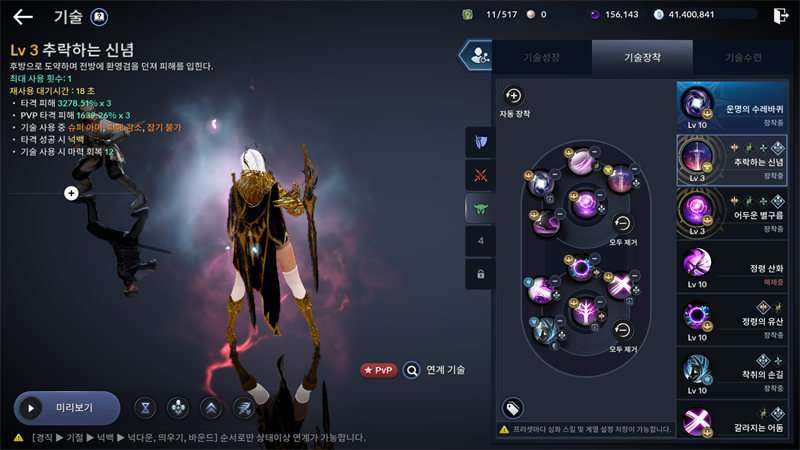Image resolution: width=800 pixels, height=450 pixels.
Task: Click the hourglass icon button
Action: pos(147,408)
